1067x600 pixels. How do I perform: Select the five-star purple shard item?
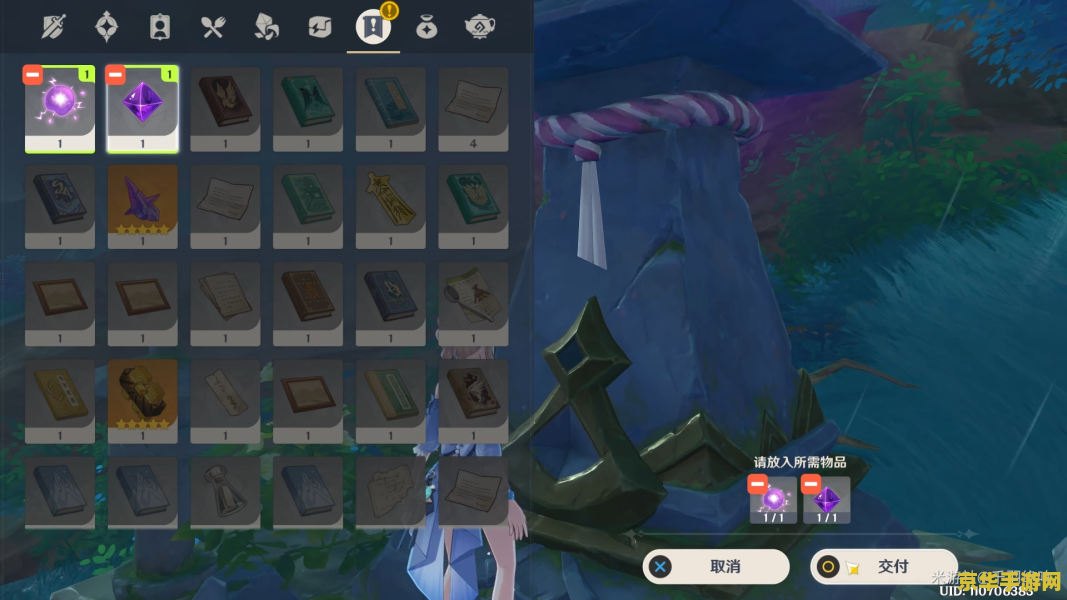(x=142, y=205)
